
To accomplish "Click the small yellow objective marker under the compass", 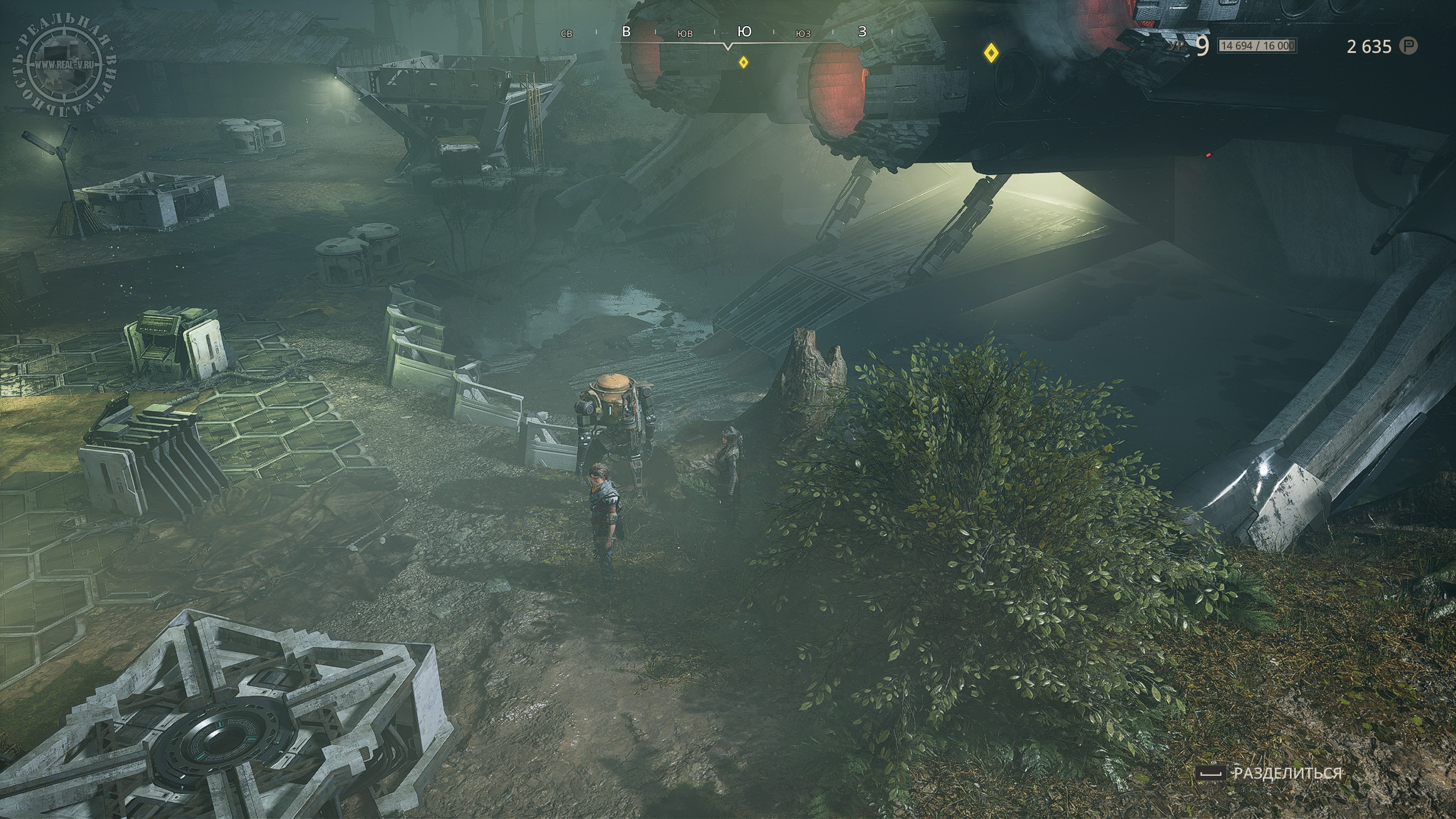I will (x=743, y=62).
